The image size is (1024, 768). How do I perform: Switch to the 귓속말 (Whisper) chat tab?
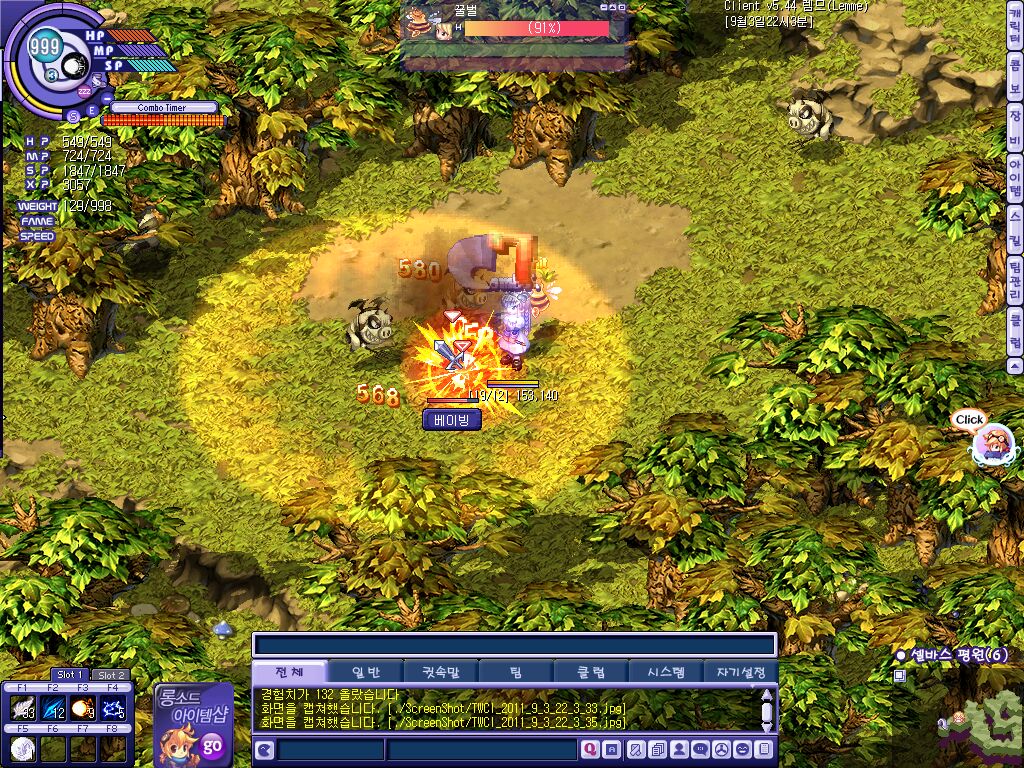(x=440, y=672)
